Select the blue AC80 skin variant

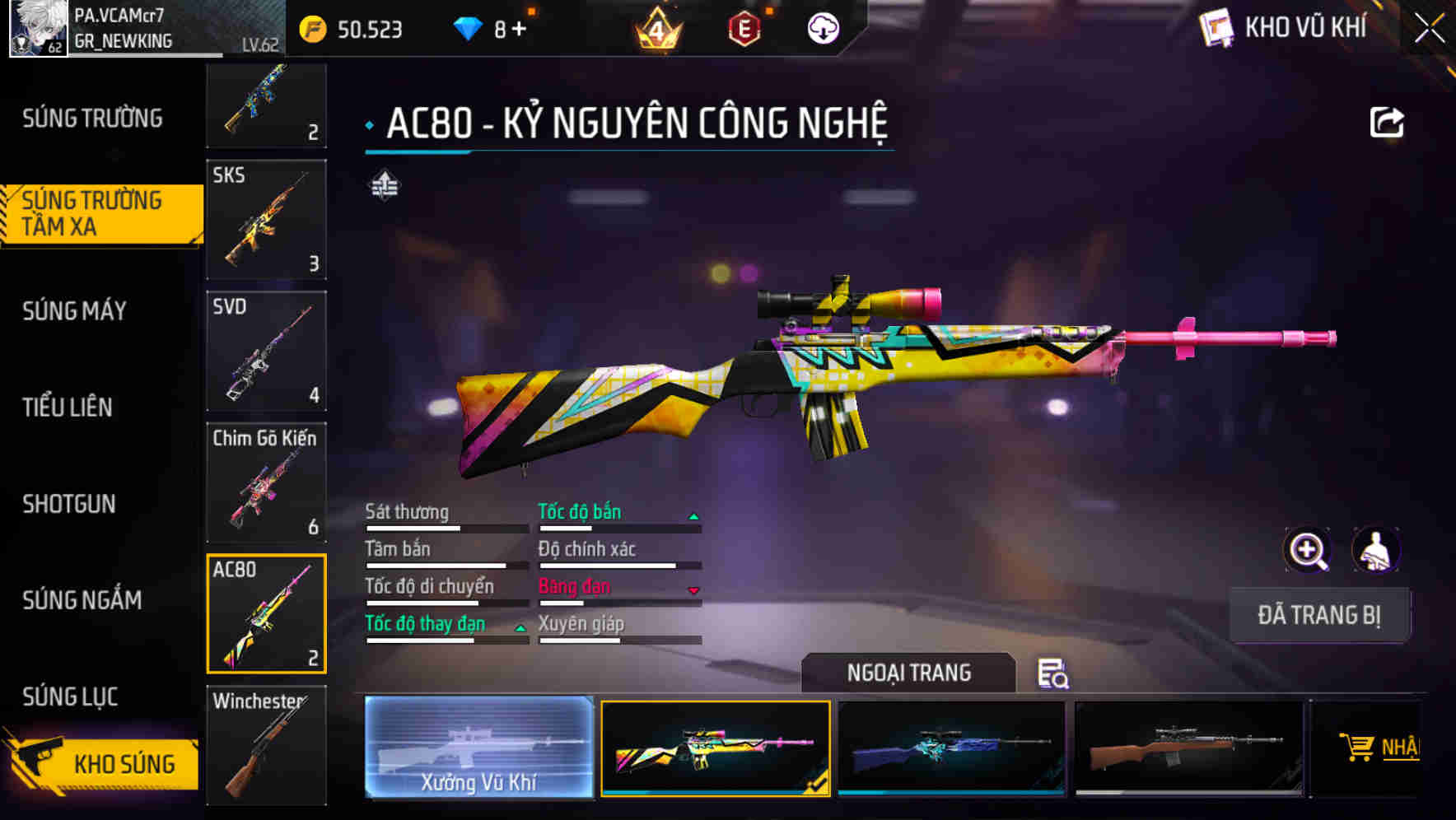click(x=951, y=748)
